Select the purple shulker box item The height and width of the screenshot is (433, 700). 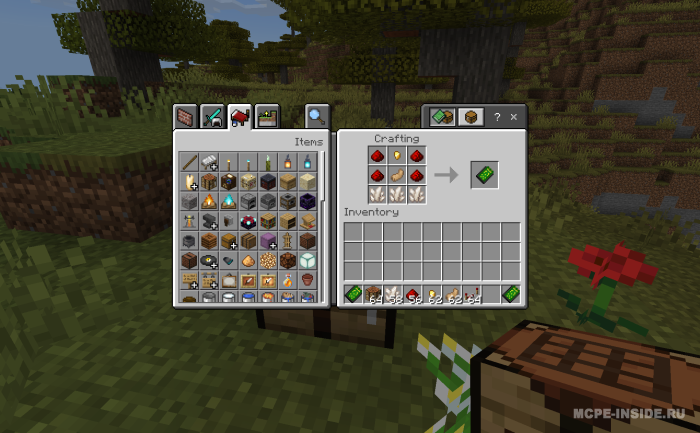click(x=267, y=240)
